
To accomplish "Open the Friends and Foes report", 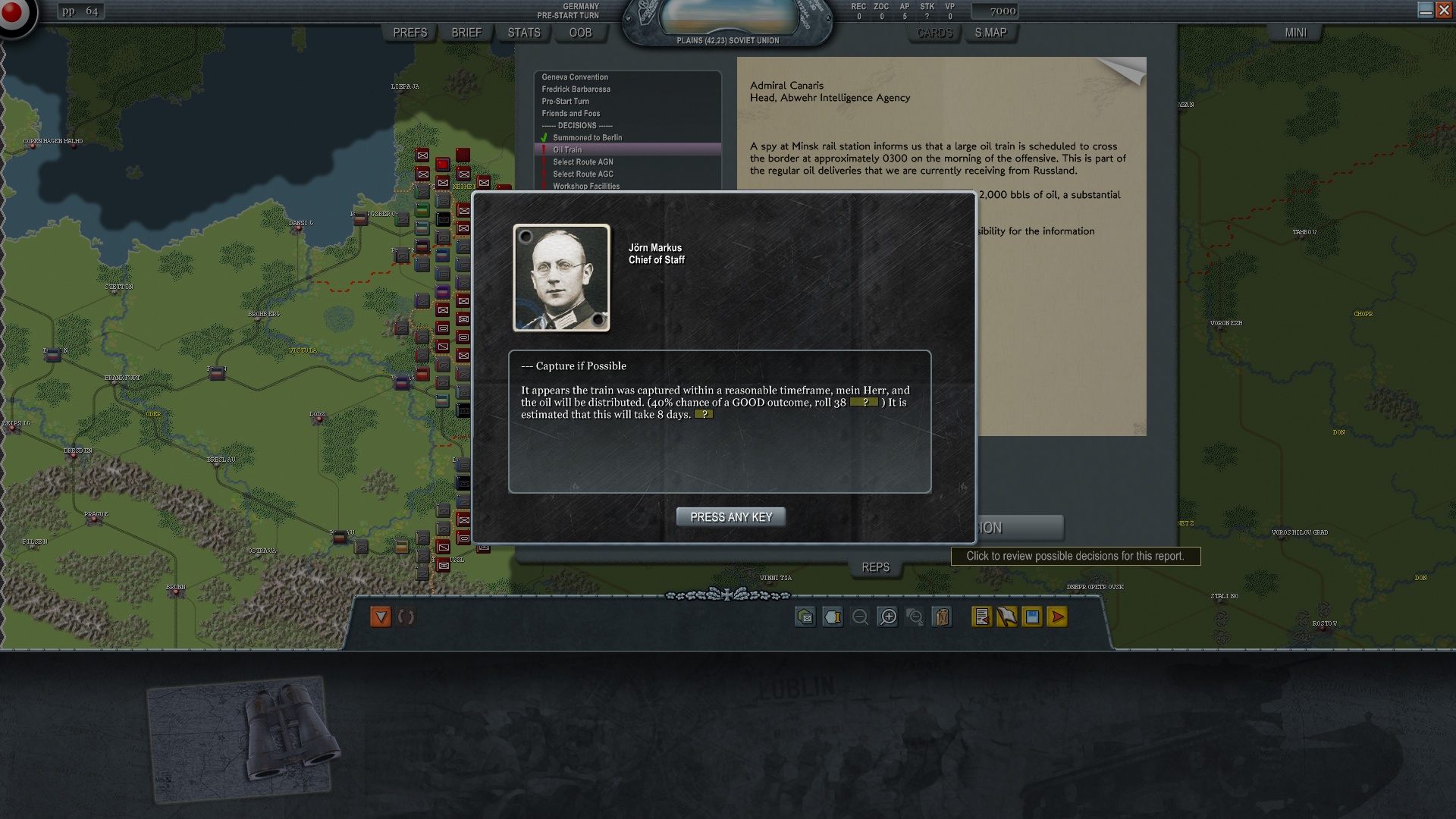I will 570,114.
